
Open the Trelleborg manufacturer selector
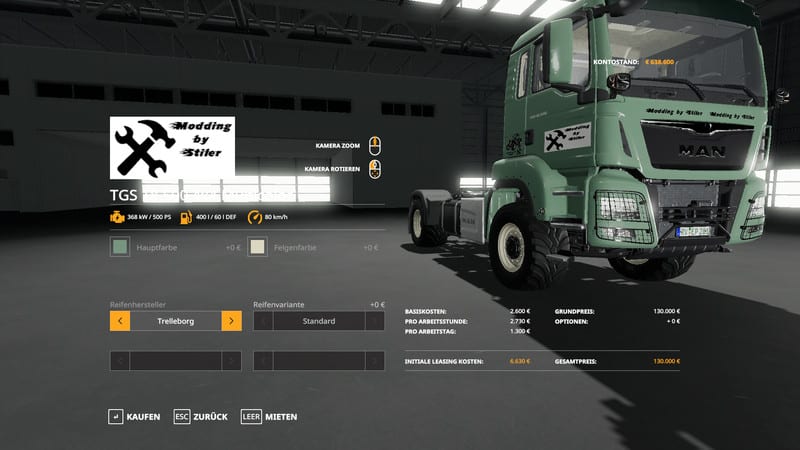click(x=176, y=321)
